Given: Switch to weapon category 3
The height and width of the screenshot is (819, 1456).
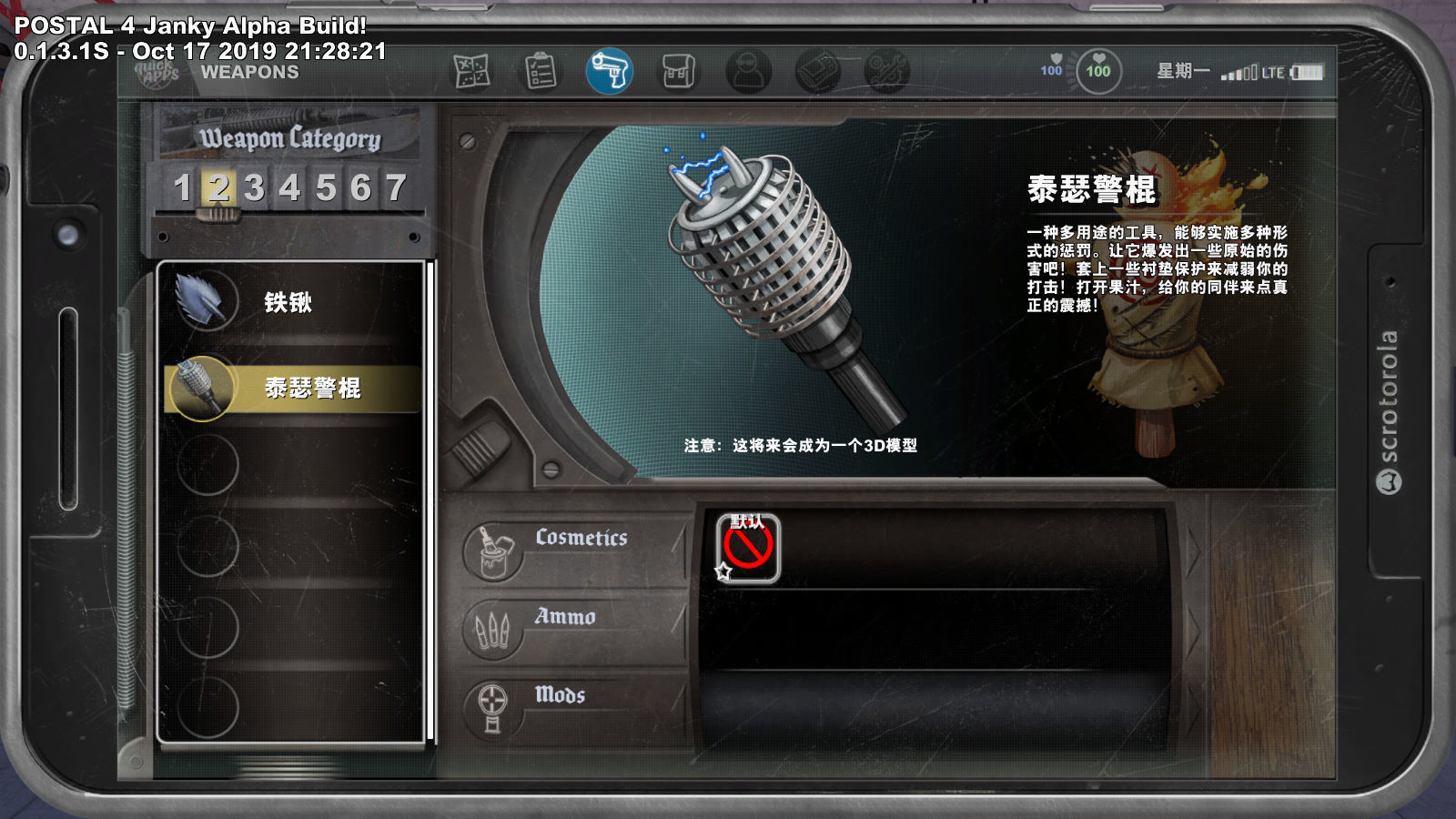Looking at the screenshot, I should click(x=254, y=188).
